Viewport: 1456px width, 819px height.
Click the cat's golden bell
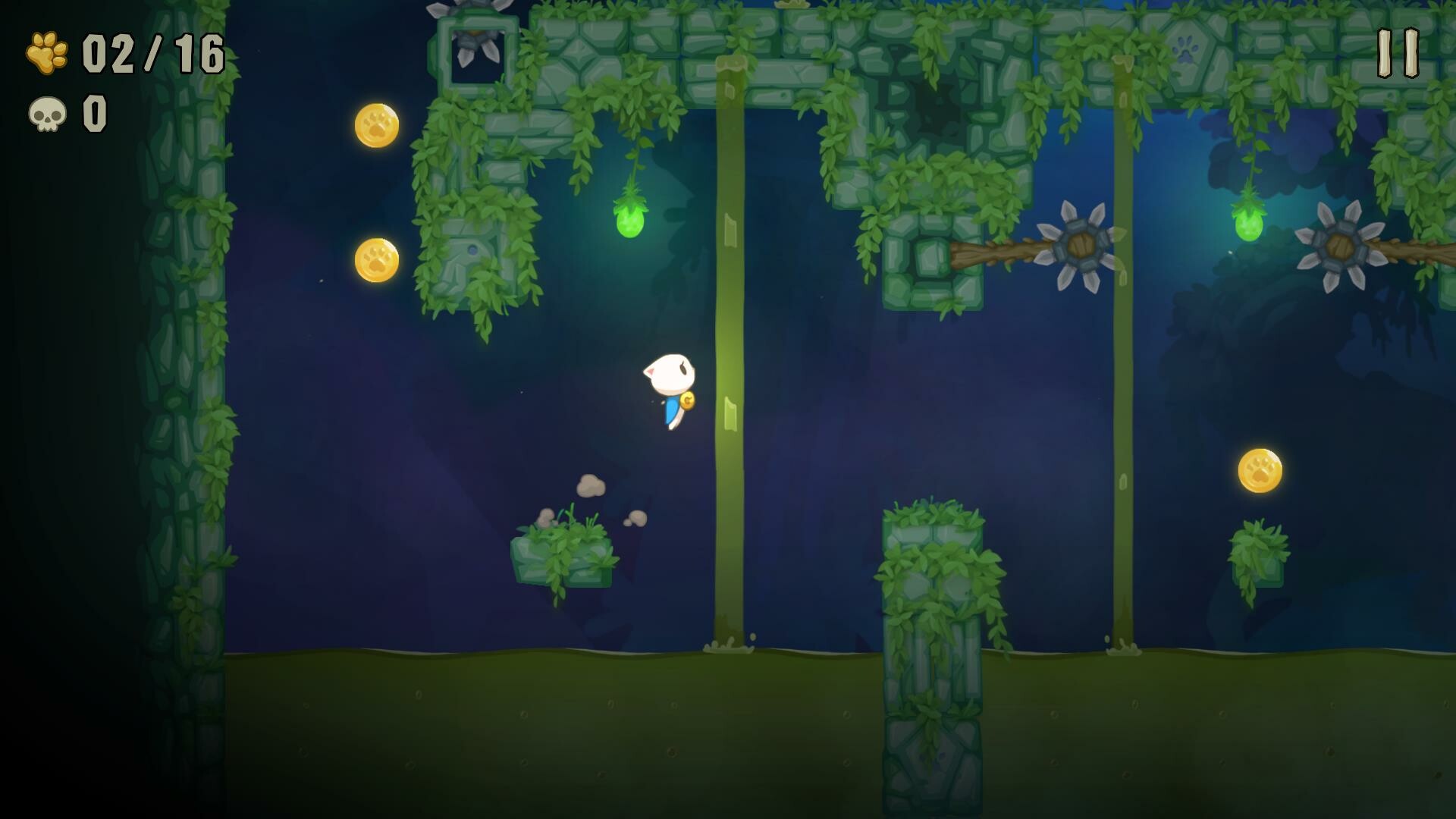pos(689,400)
